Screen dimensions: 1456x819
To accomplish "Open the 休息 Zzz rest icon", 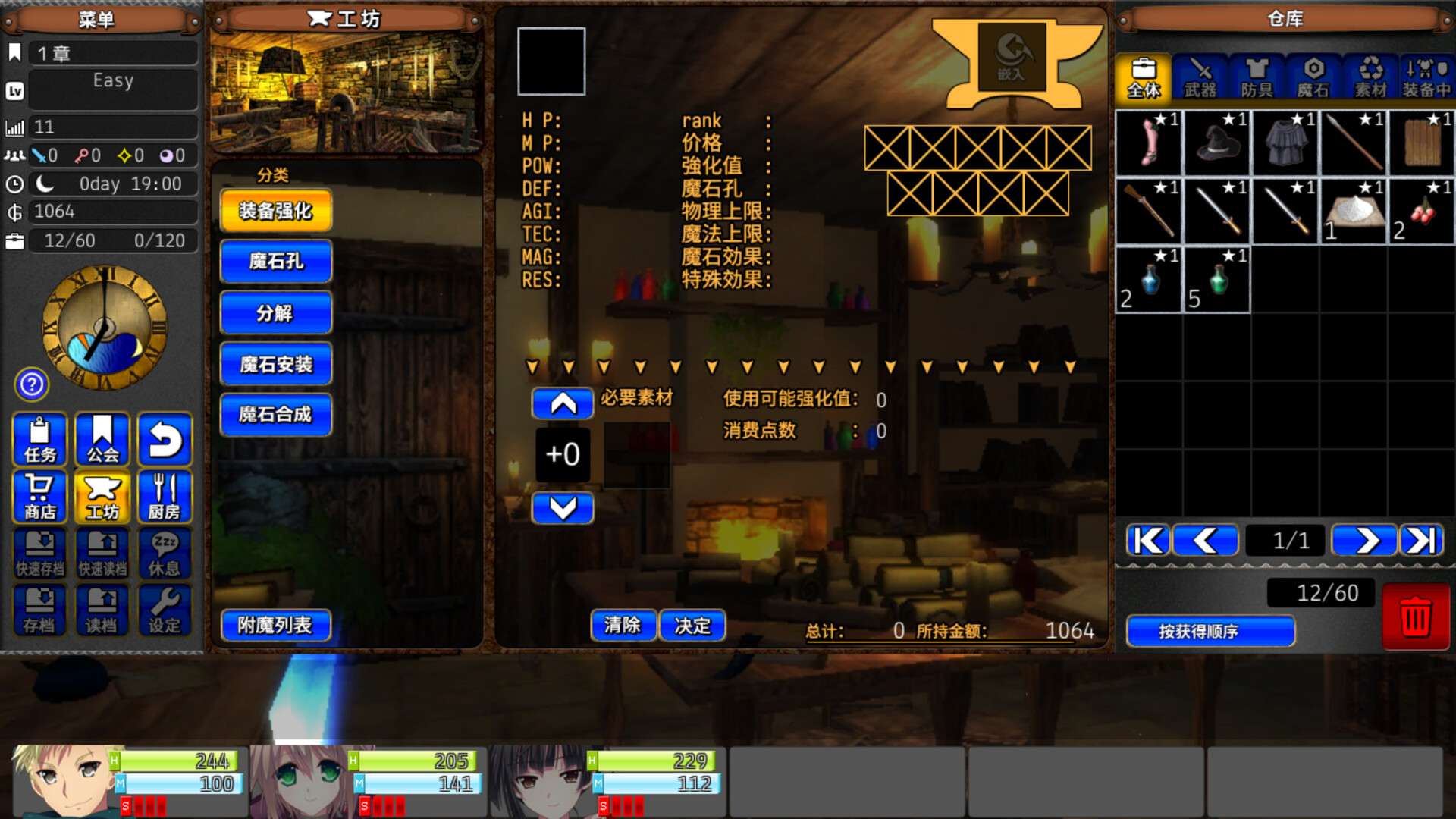I will (165, 553).
